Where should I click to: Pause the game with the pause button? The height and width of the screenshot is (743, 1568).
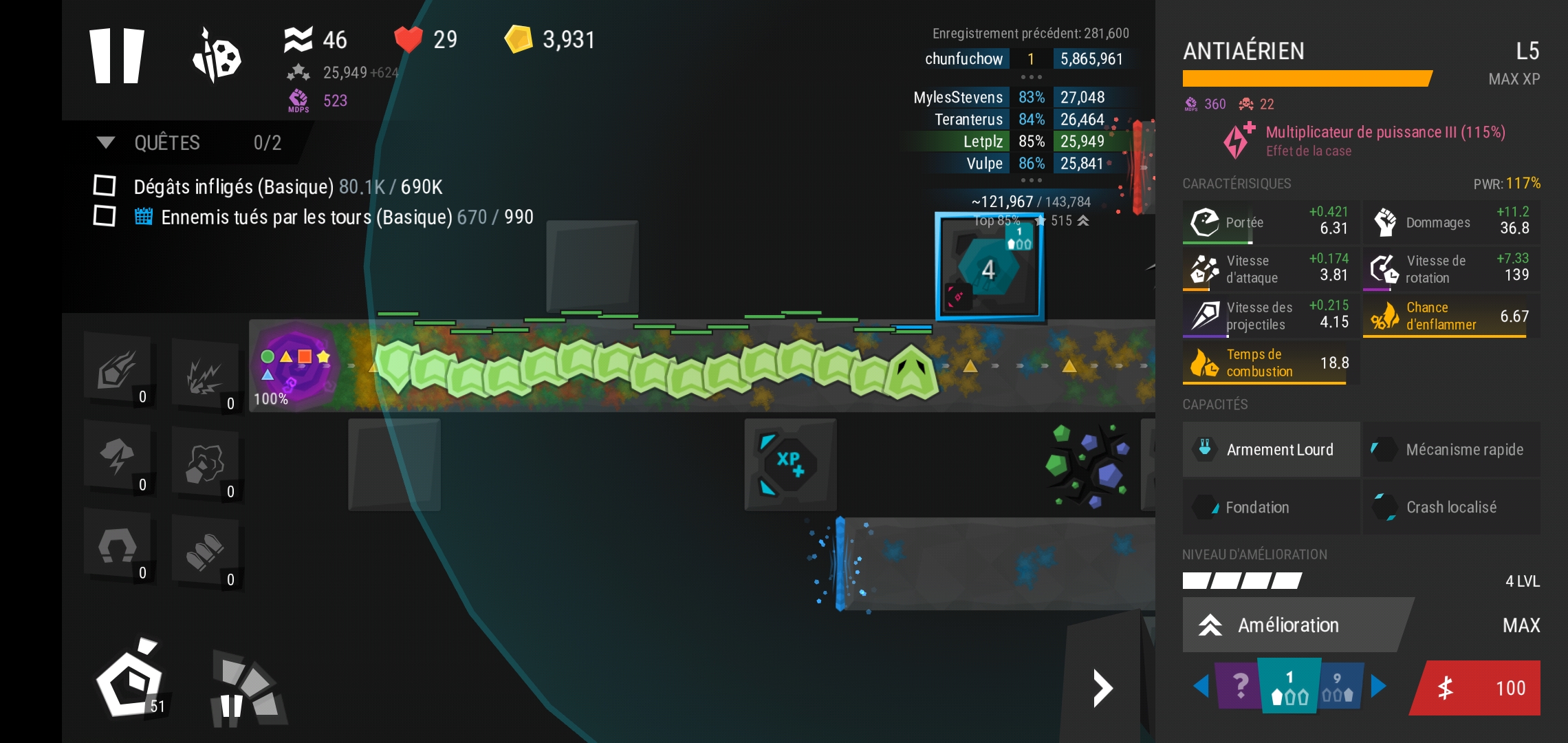tap(117, 56)
